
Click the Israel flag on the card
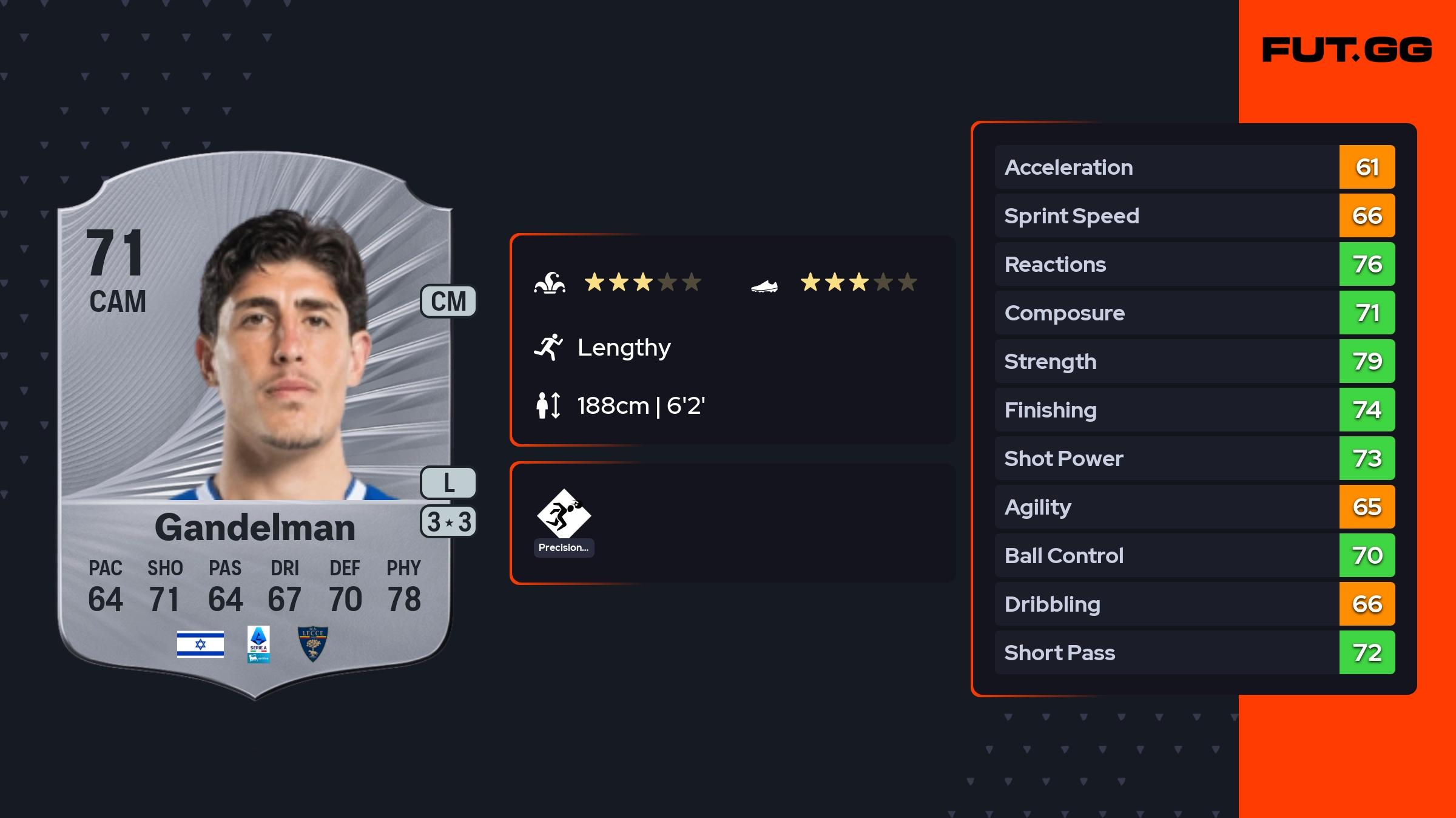click(200, 644)
